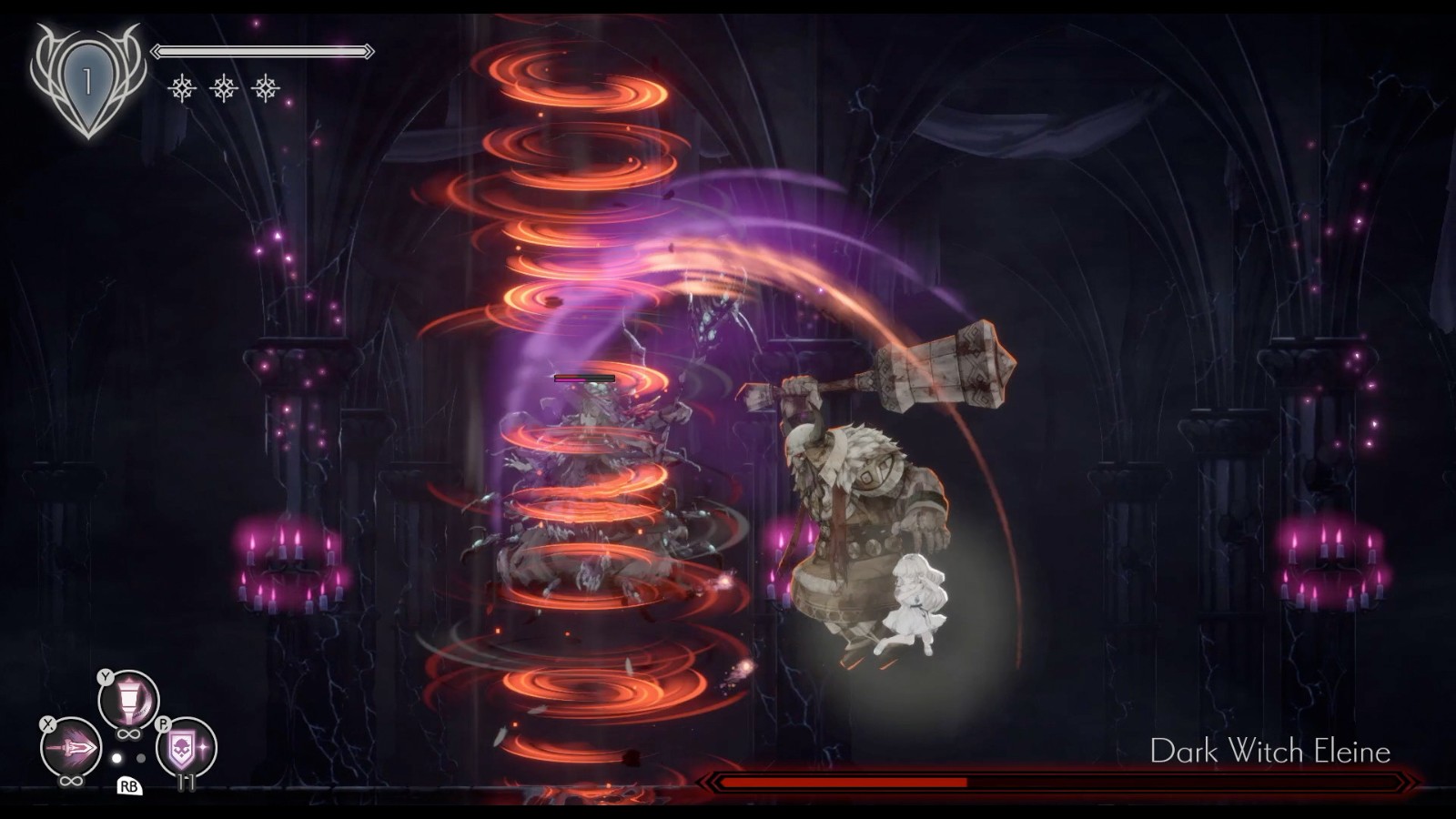Click the Y button badge above the lamp skill
This screenshot has width=1456, height=819.
pyautogui.click(x=105, y=677)
